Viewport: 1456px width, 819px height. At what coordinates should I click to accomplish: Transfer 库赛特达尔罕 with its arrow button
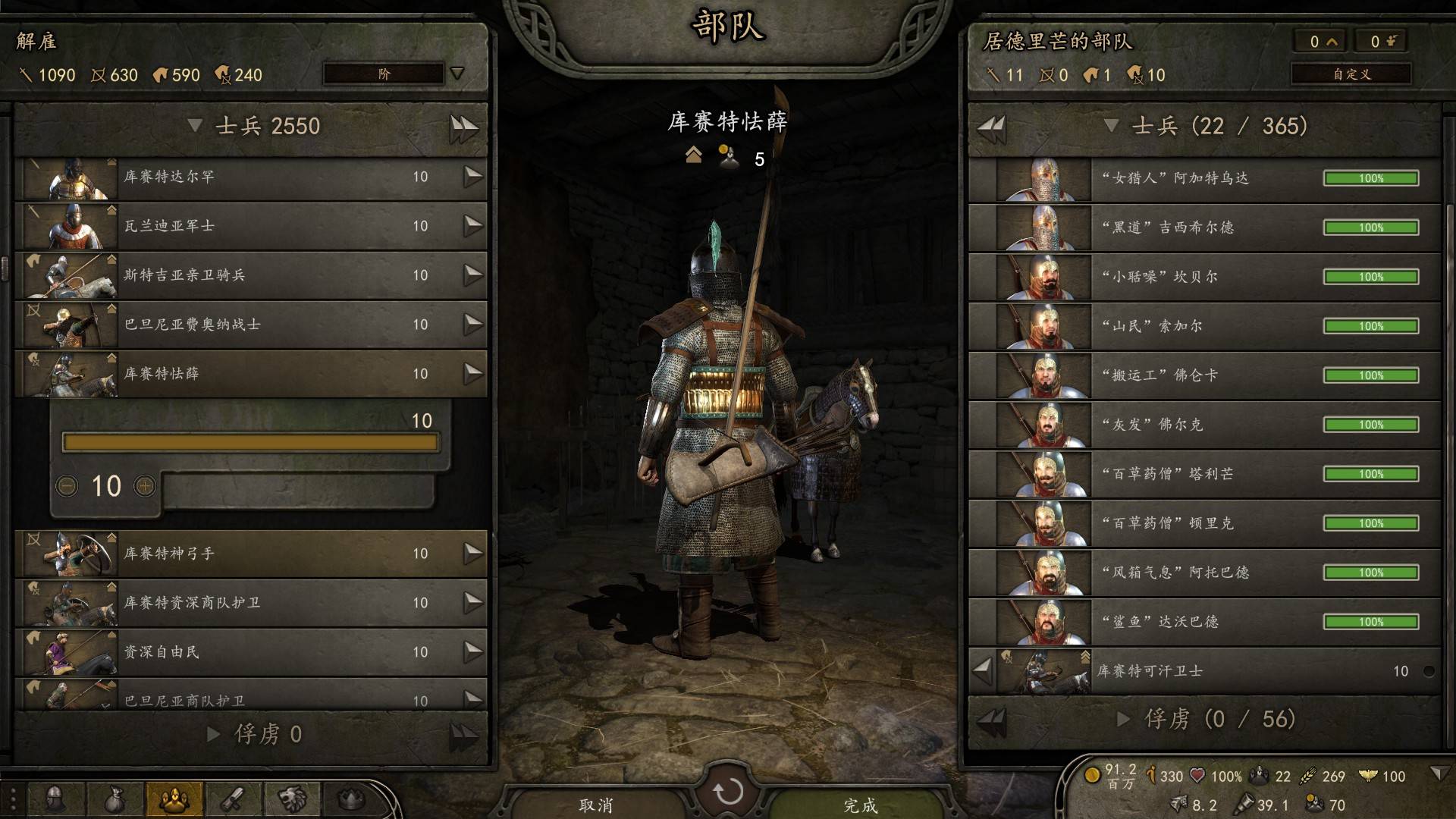point(472,177)
